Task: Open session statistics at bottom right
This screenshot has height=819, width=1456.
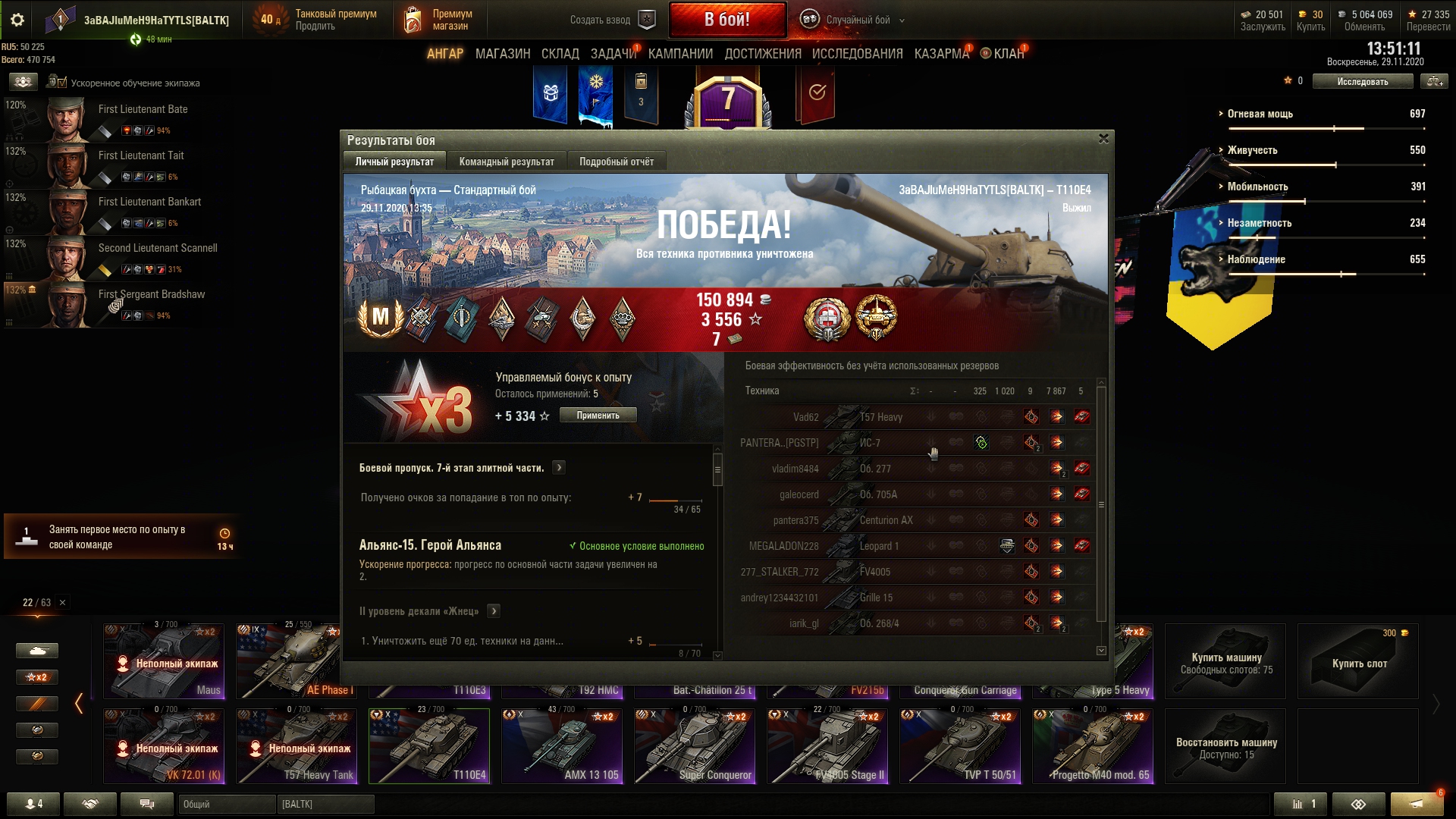Action: [1301, 804]
